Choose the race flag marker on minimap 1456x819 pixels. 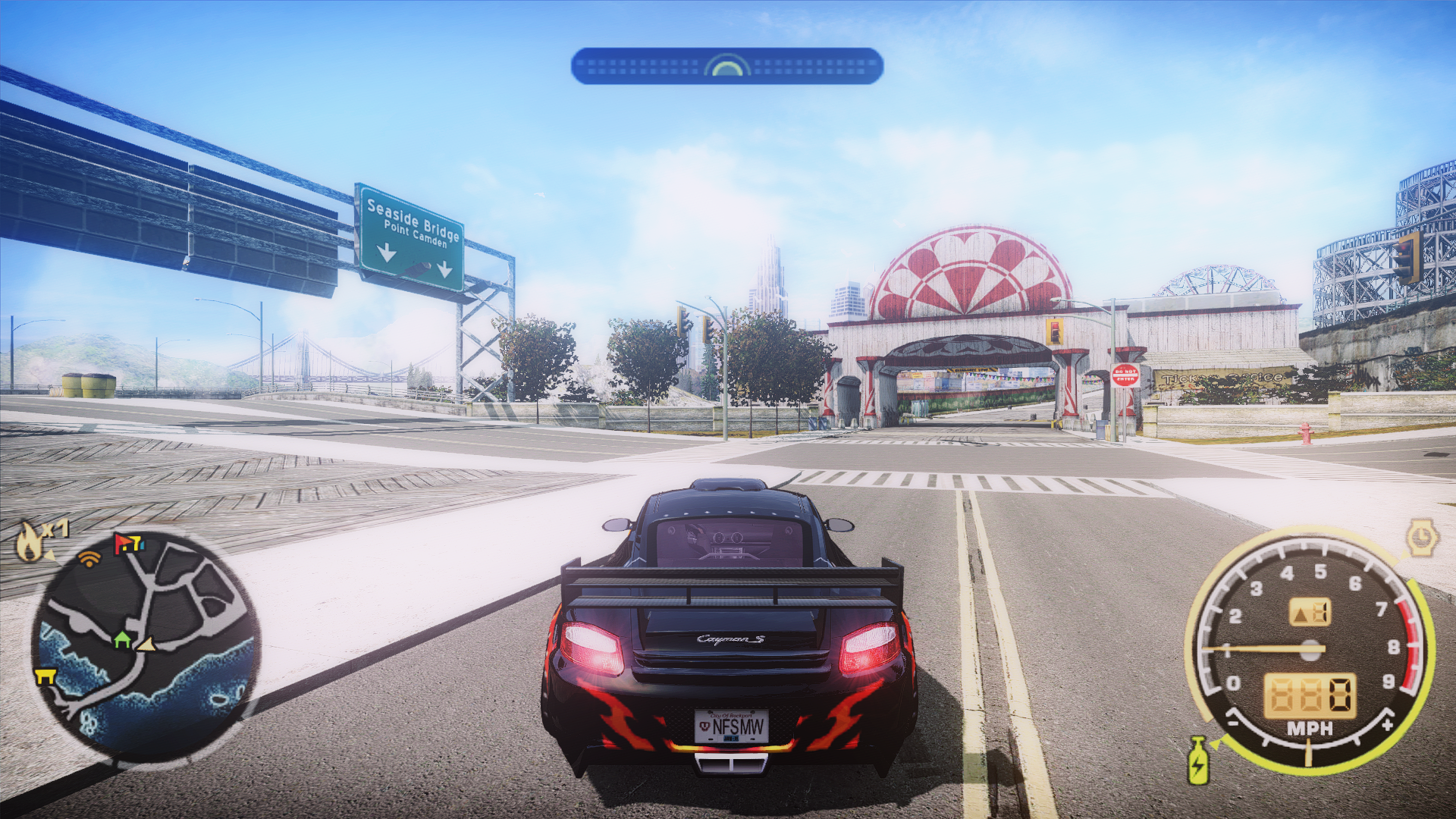127,543
